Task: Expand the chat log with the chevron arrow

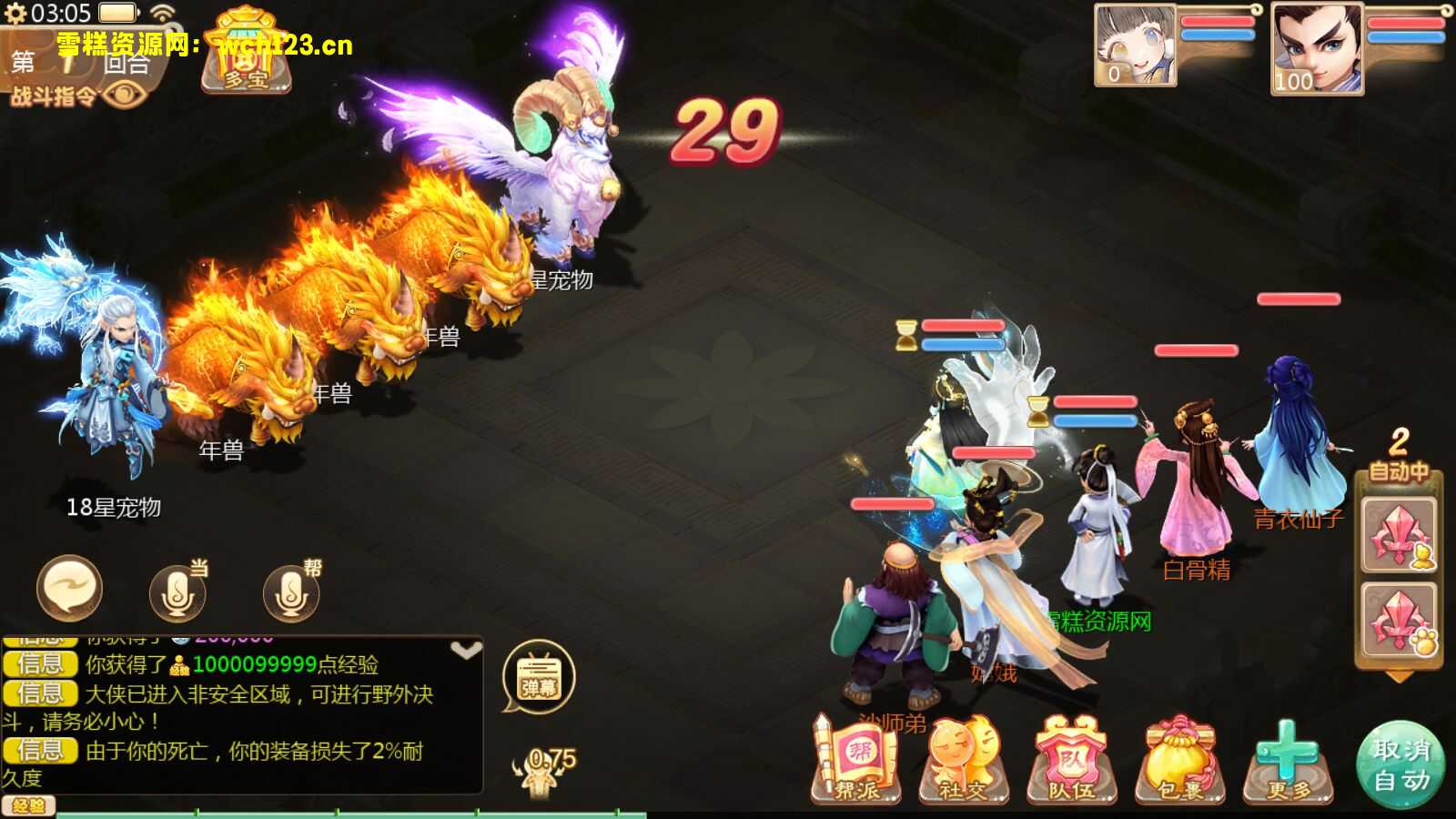Action: [x=466, y=651]
